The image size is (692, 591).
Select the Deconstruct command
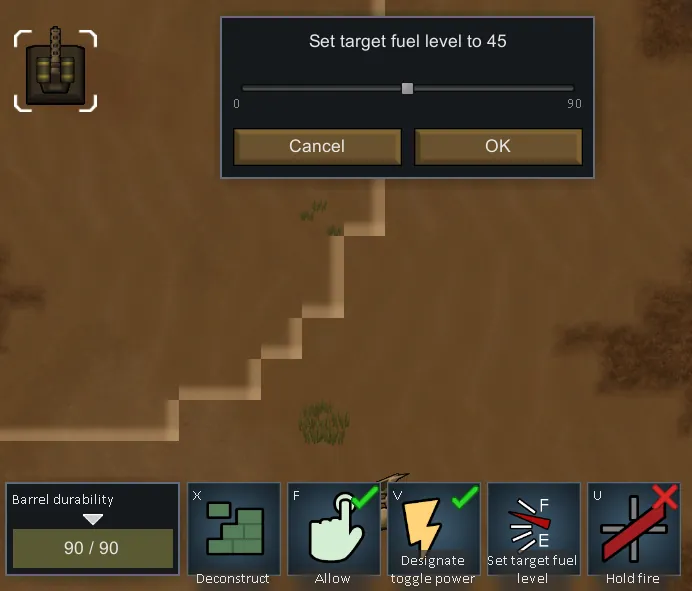(233, 530)
